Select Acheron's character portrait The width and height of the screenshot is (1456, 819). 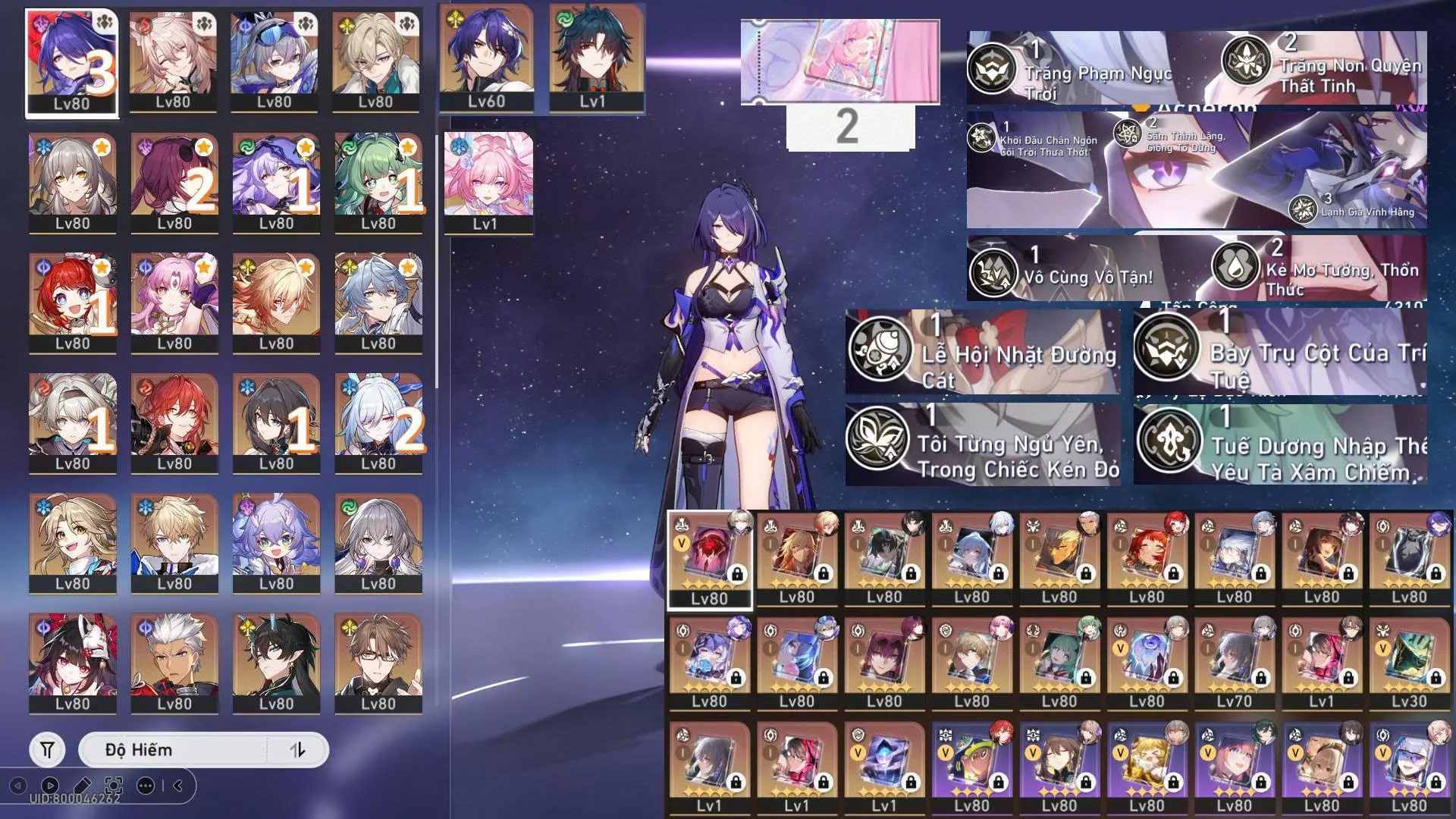(72, 62)
